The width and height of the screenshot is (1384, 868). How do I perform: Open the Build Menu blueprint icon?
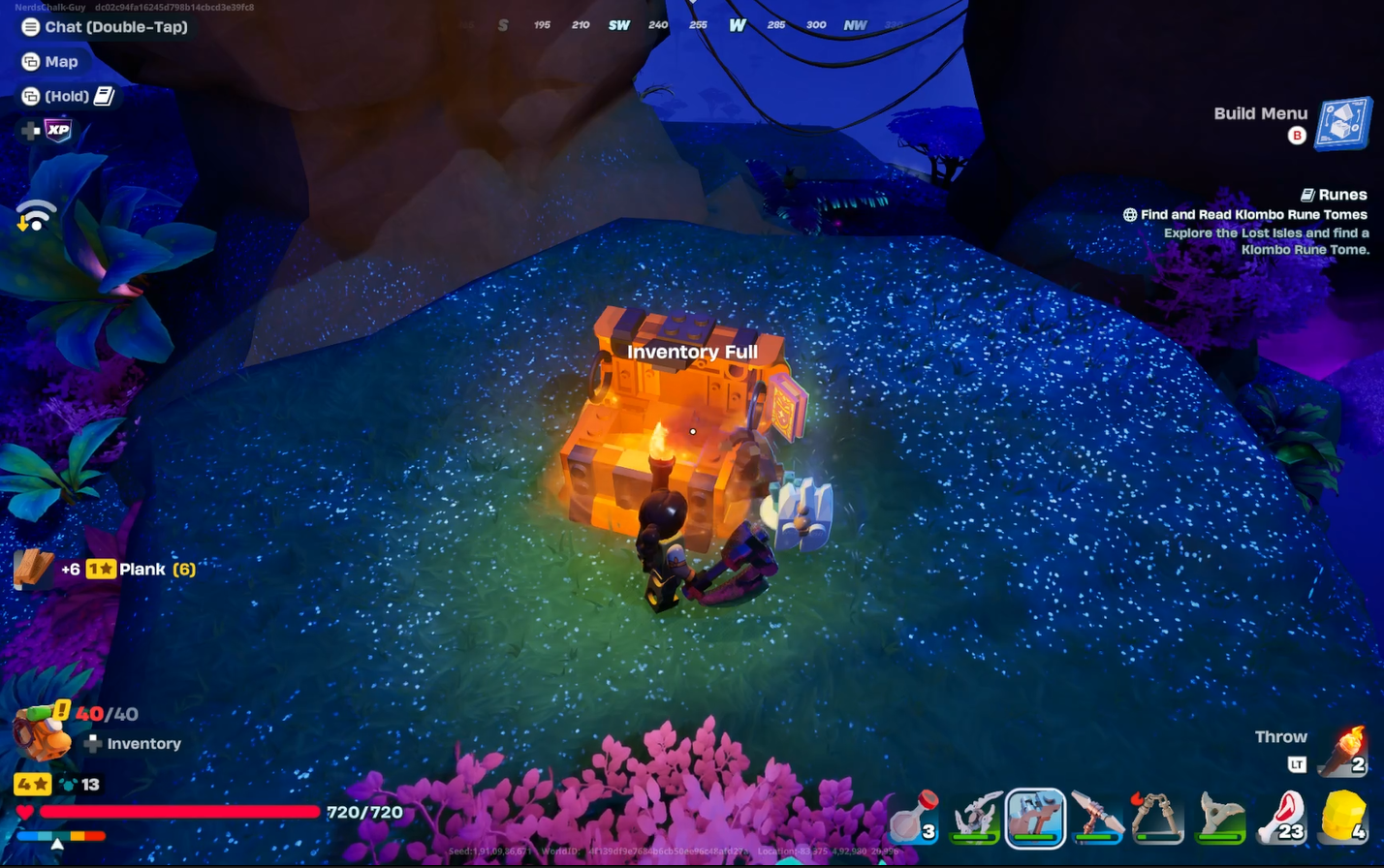click(1343, 124)
